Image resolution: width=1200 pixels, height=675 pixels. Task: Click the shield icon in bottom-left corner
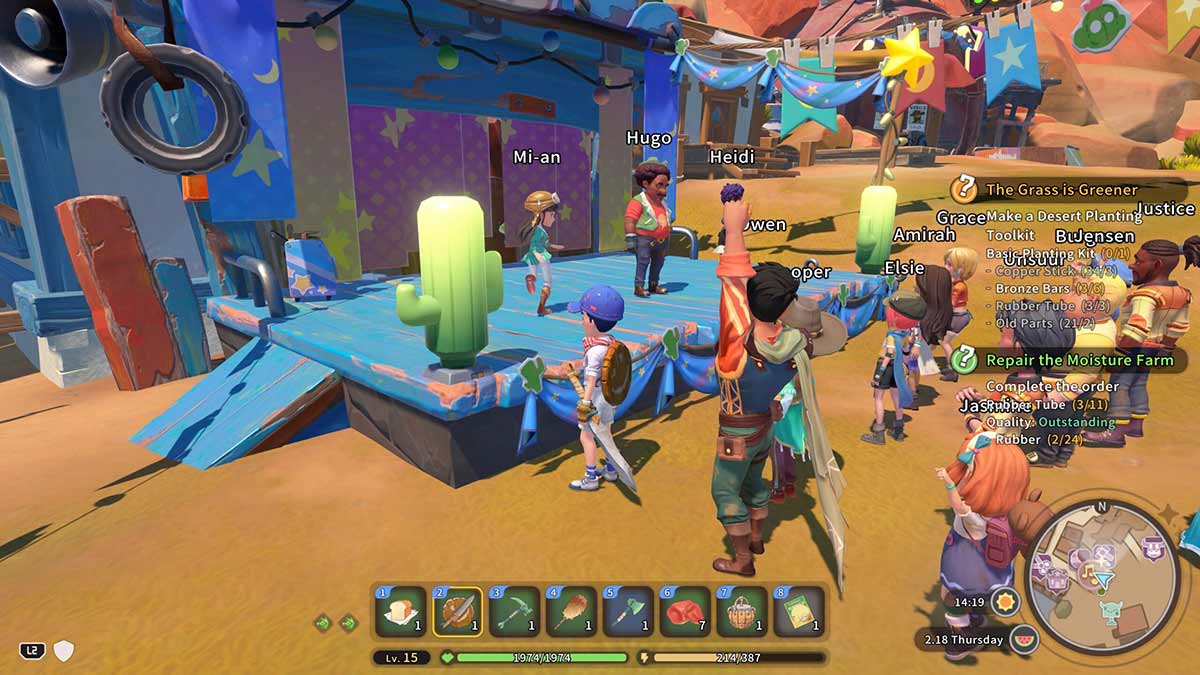[64, 651]
